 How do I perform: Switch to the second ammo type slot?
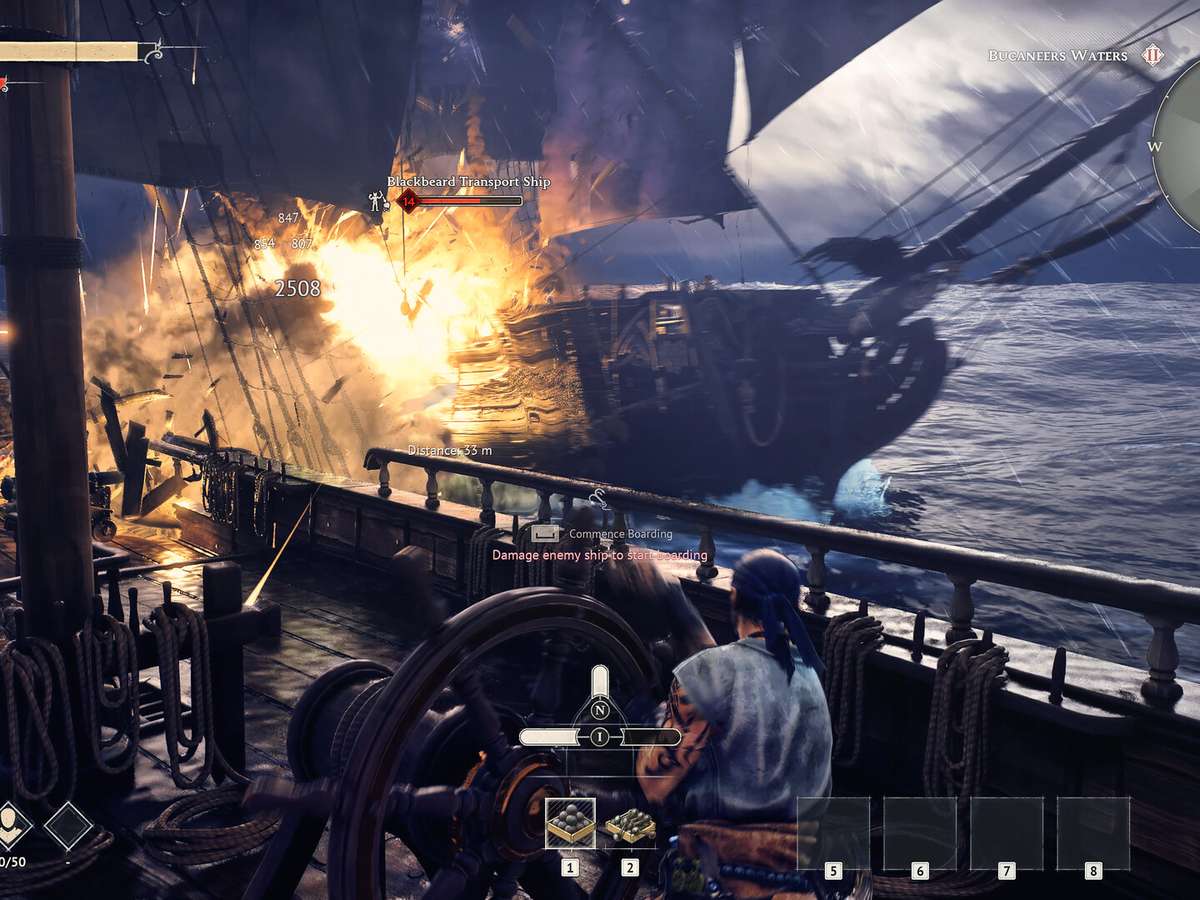[x=630, y=825]
